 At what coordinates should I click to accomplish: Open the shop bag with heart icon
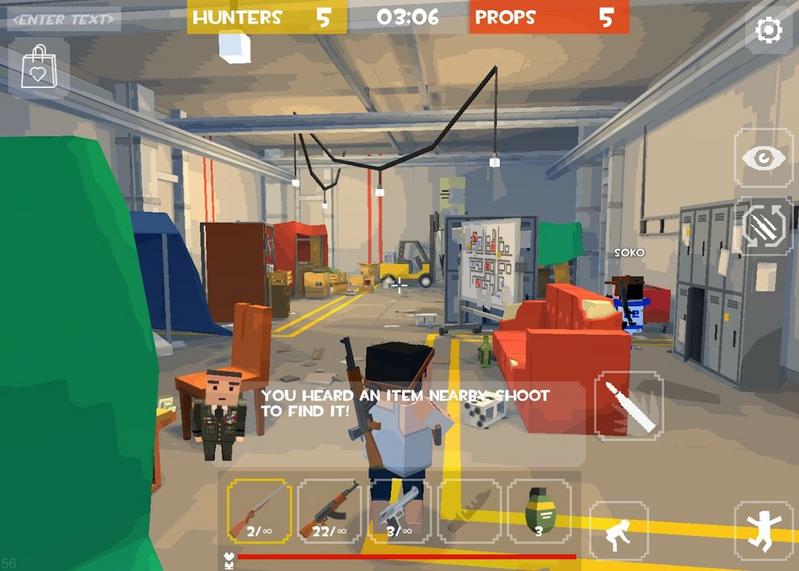[x=38, y=67]
